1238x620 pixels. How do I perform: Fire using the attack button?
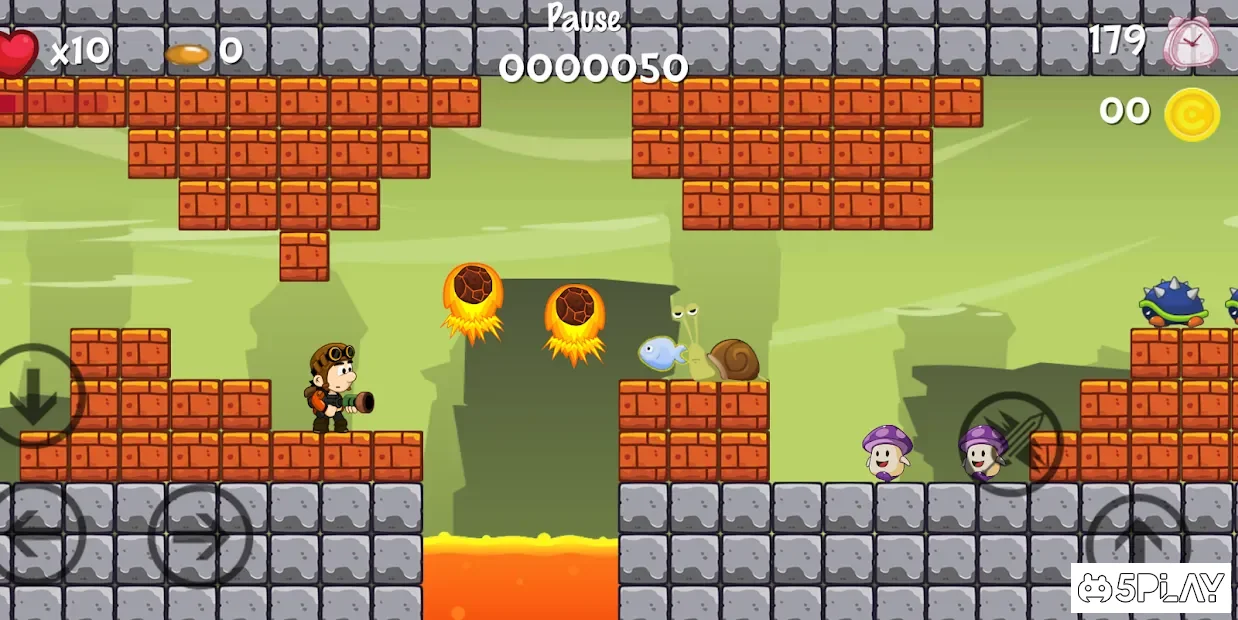pyautogui.click(x=1010, y=443)
